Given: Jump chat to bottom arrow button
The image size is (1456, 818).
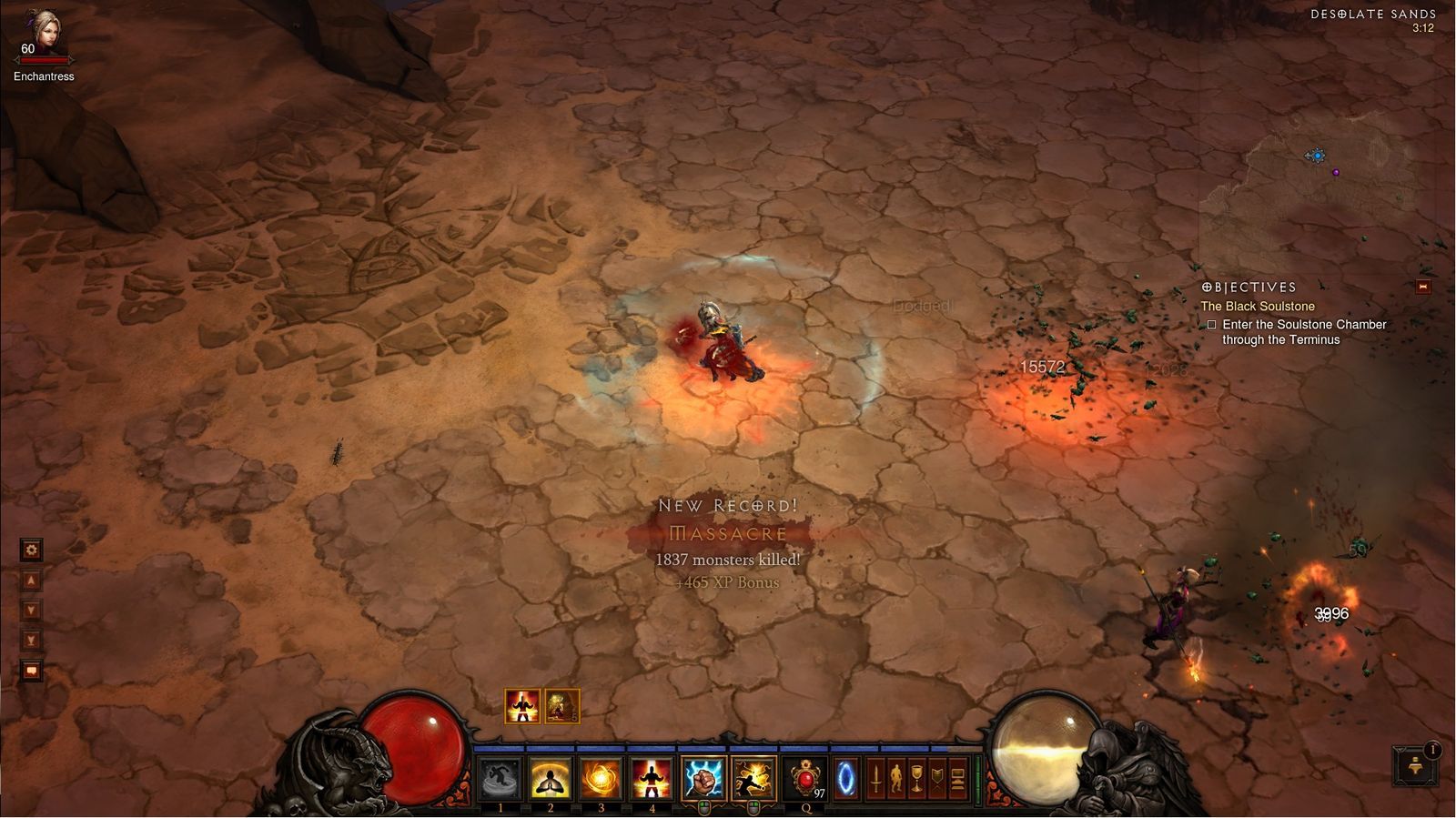Looking at the screenshot, I should [x=32, y=641].
